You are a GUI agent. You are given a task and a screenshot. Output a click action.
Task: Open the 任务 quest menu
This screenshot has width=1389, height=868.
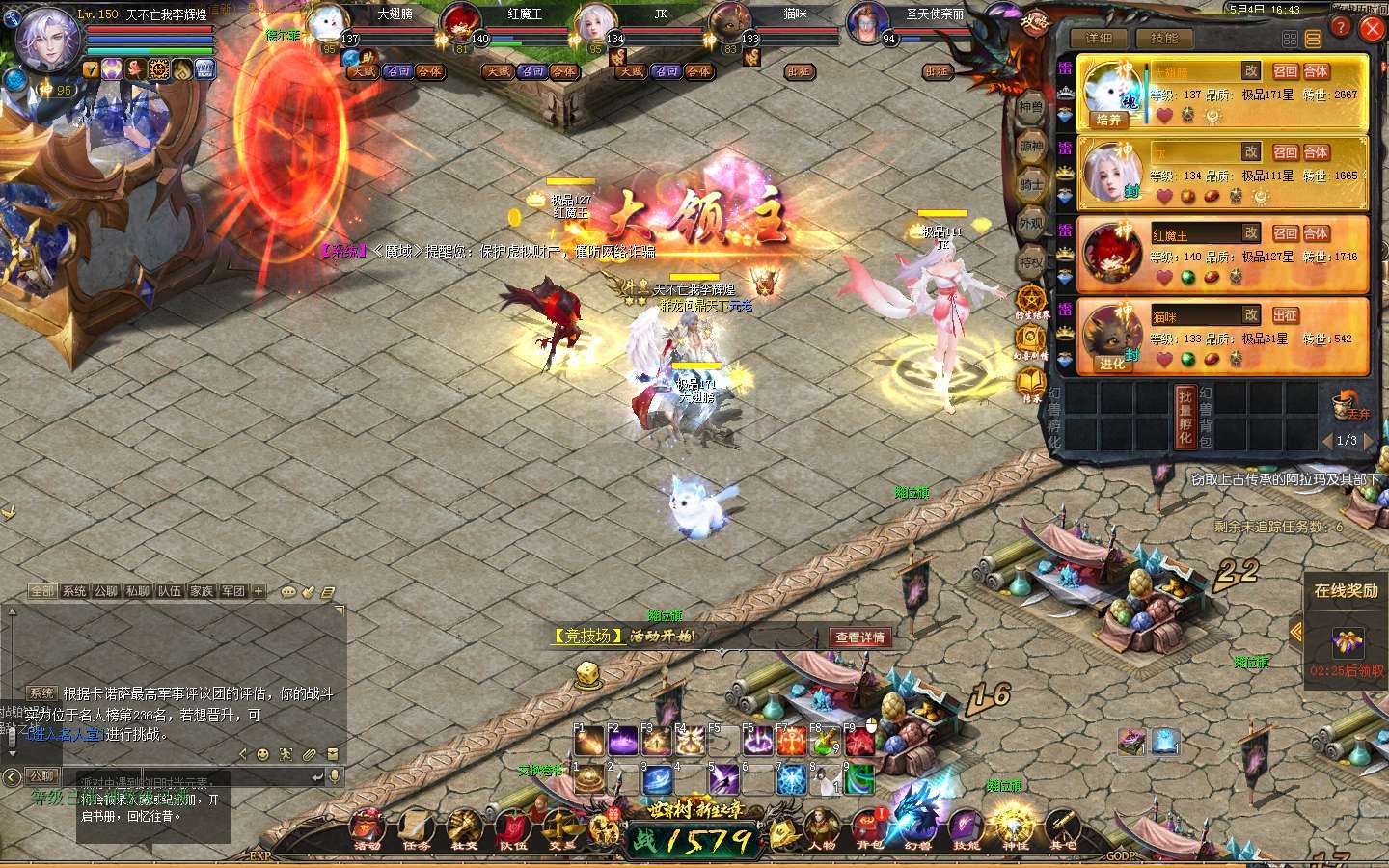tap(417, 829)
